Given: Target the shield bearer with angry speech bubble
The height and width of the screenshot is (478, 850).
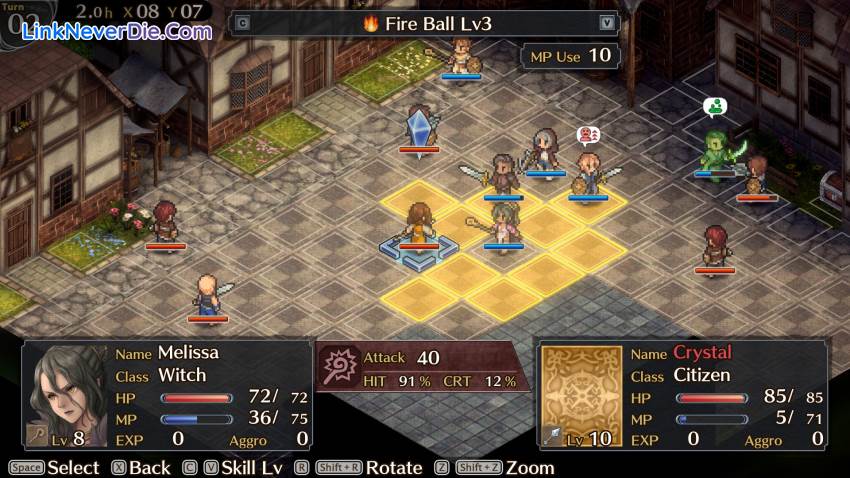Looking at the screenshot, I should point(587,173).
